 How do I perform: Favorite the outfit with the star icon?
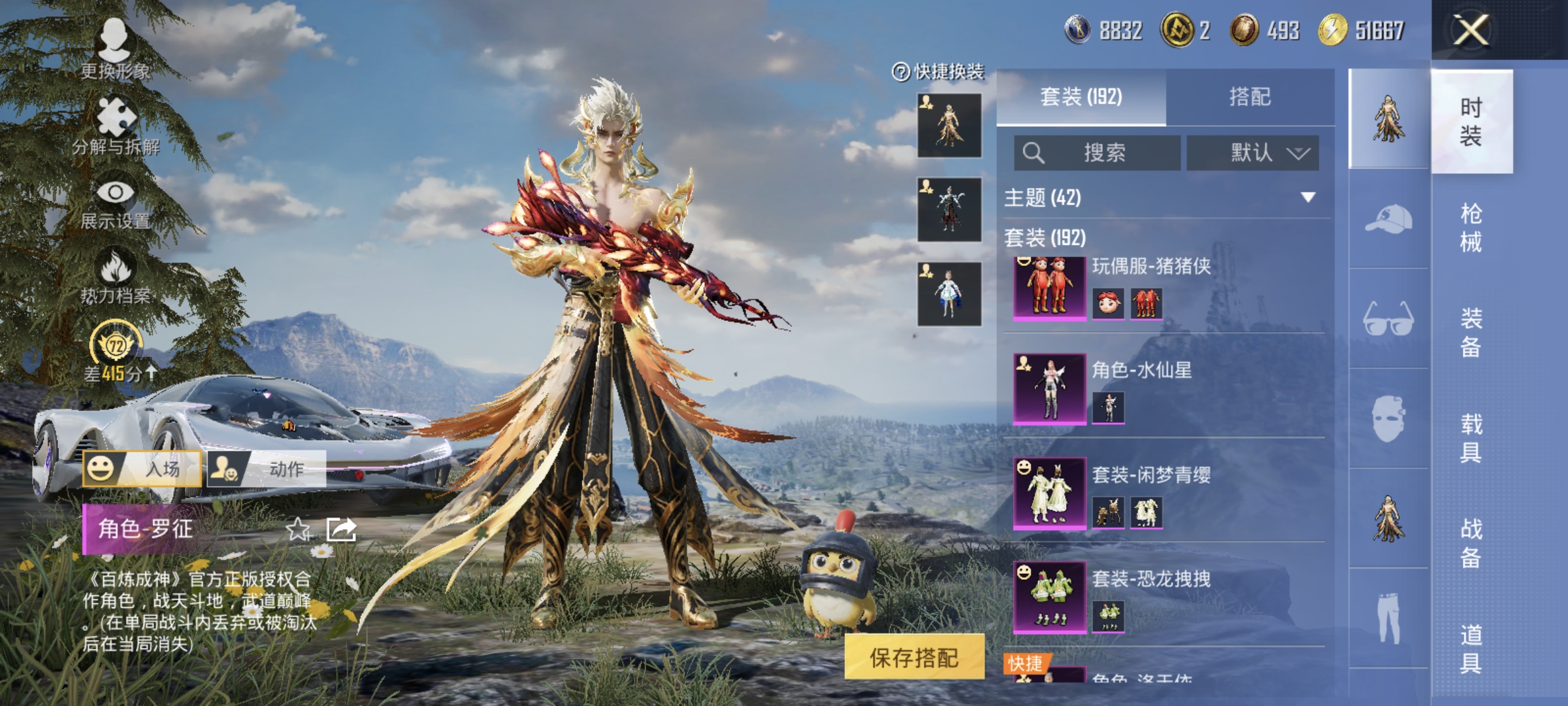(298, 529)
